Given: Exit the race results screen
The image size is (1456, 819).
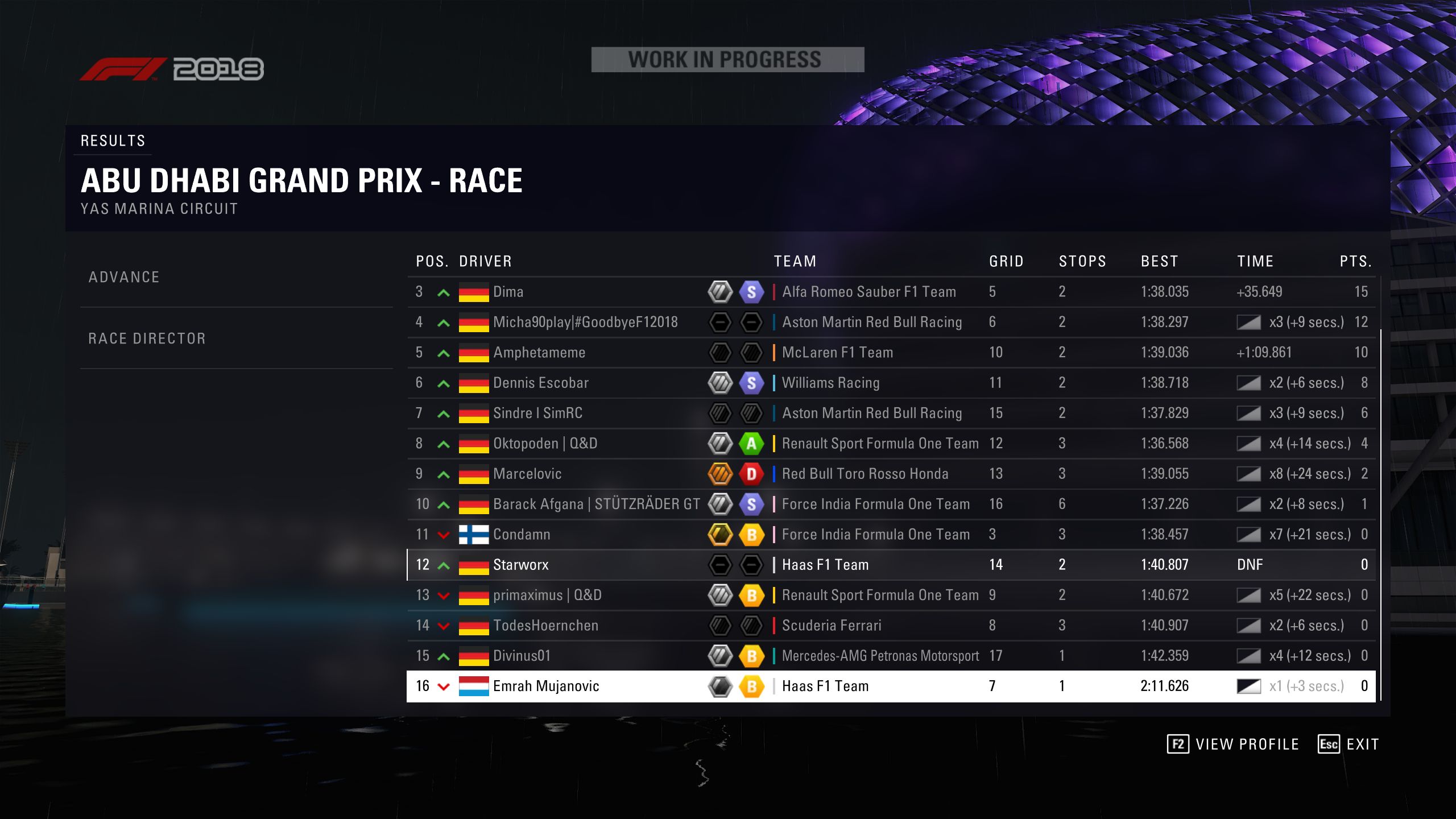Looking at the screenshot, I should [1349, 744].
